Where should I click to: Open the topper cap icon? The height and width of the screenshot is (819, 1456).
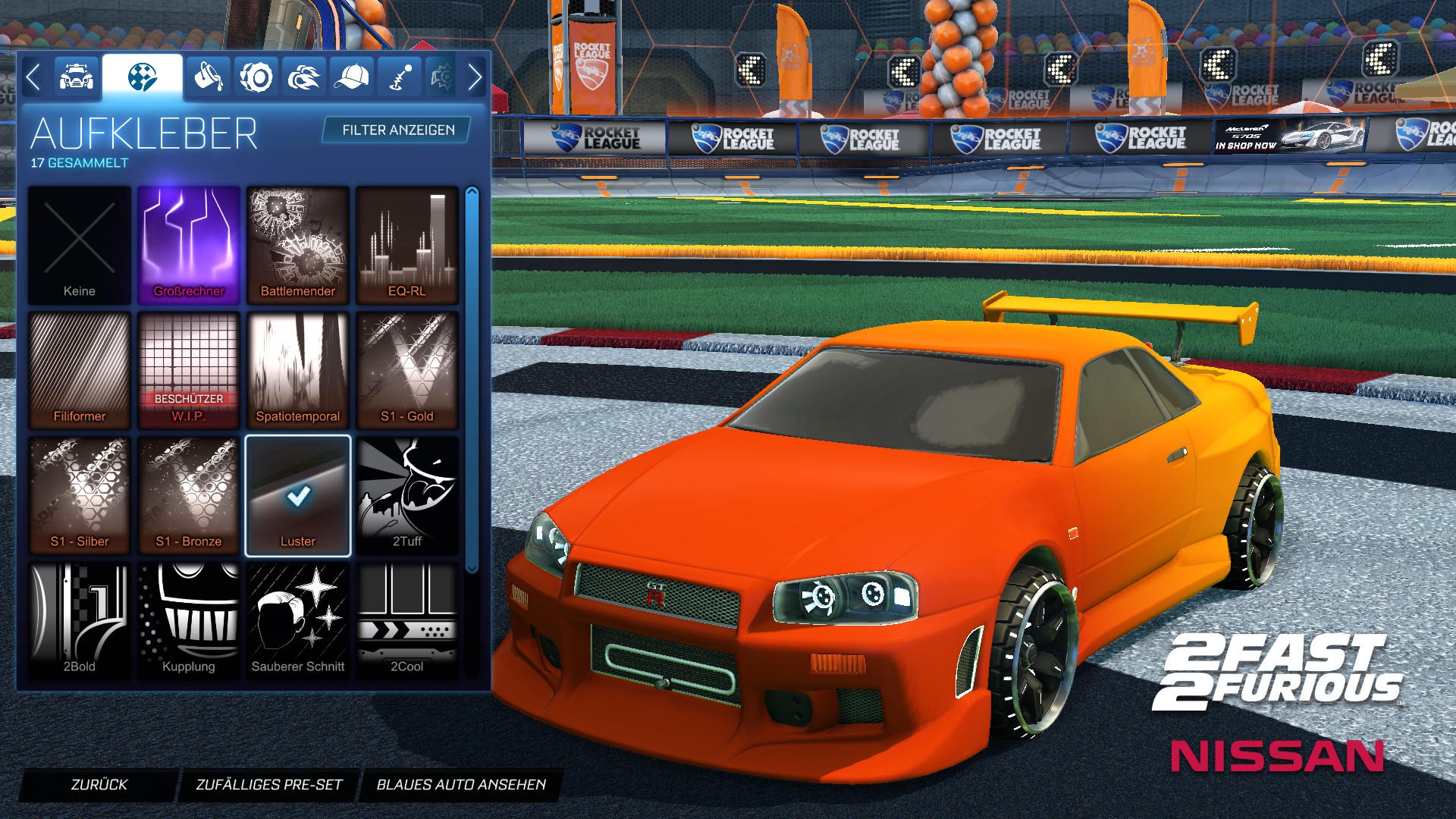[351, 77]
